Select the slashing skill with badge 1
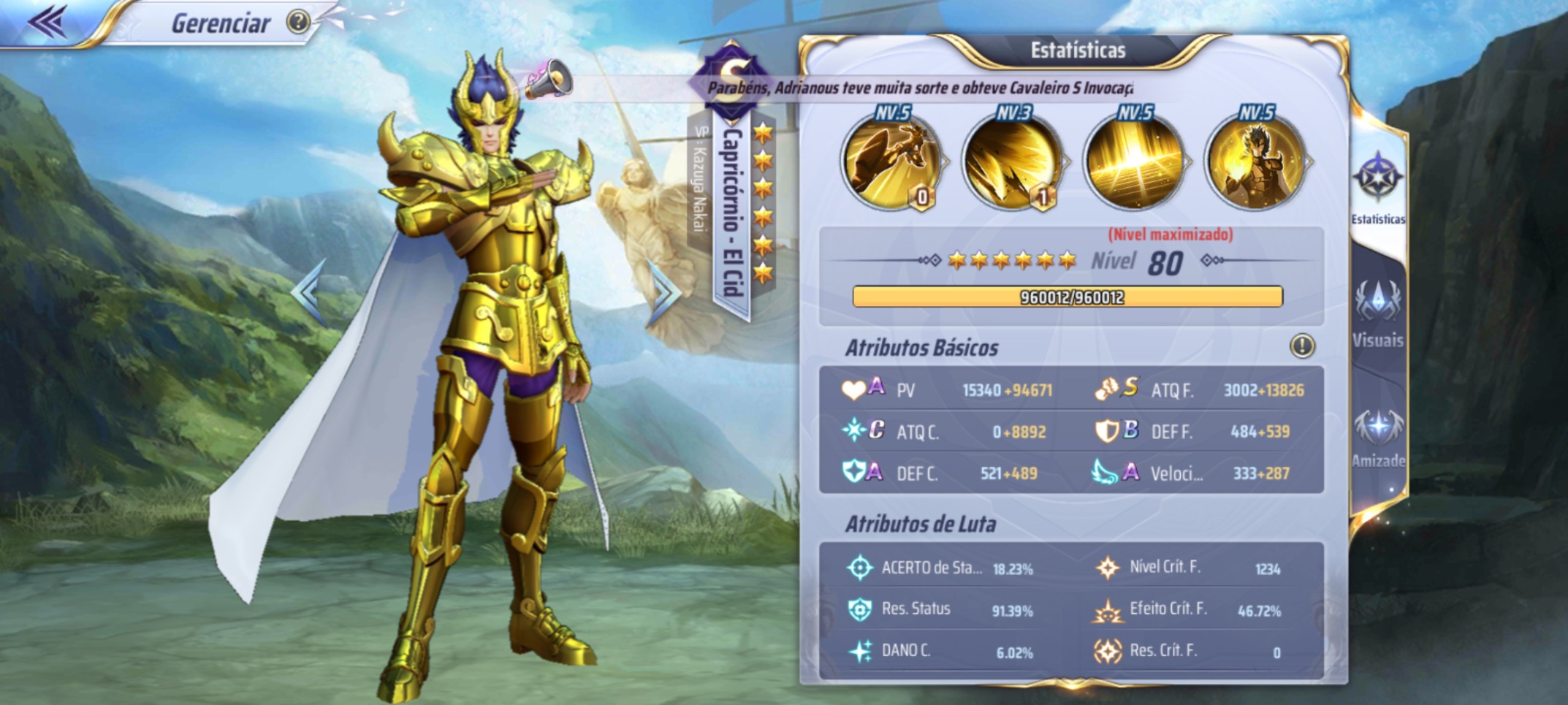 pos(1013,162)
